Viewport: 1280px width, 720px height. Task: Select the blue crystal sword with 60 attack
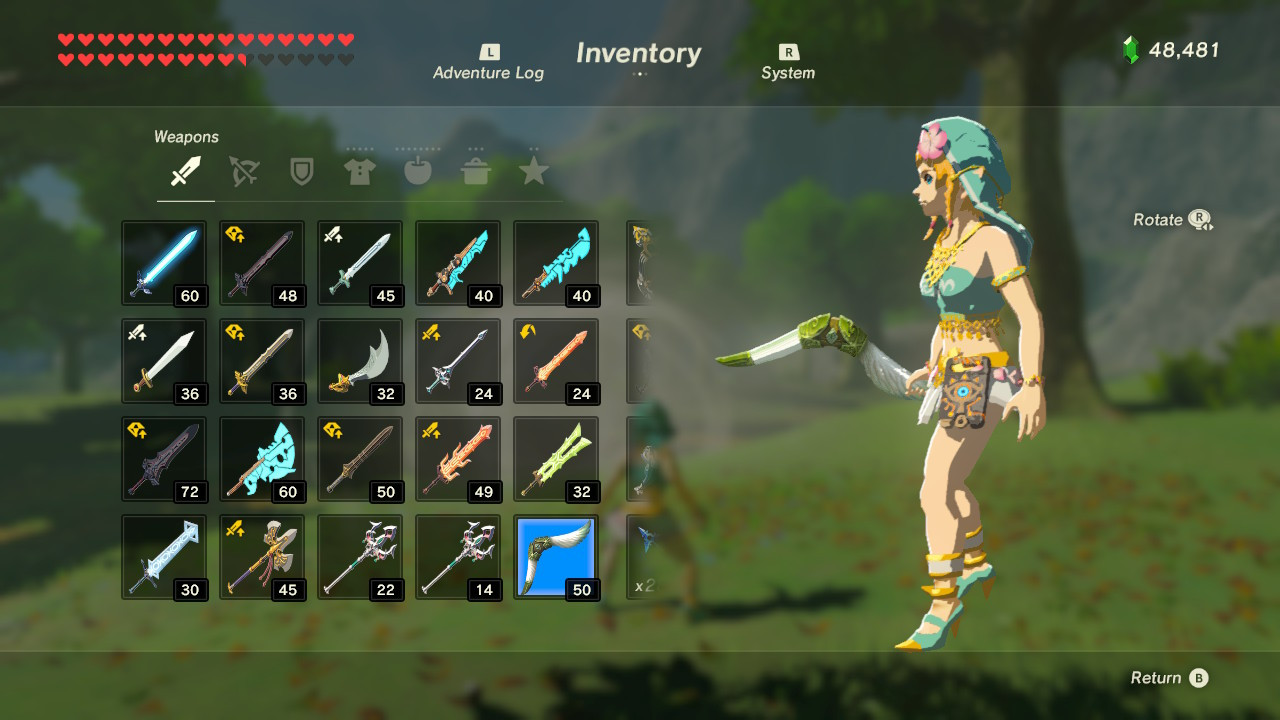(262, 459)
